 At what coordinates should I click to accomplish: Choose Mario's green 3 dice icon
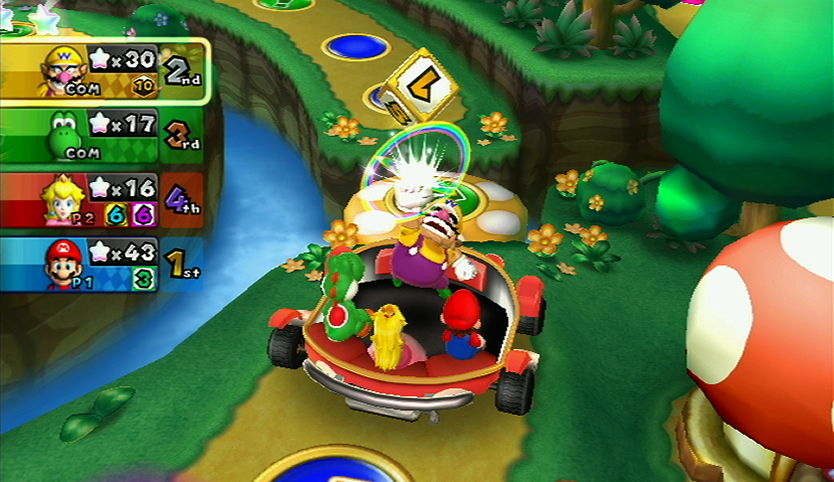(x=144, y=280)
